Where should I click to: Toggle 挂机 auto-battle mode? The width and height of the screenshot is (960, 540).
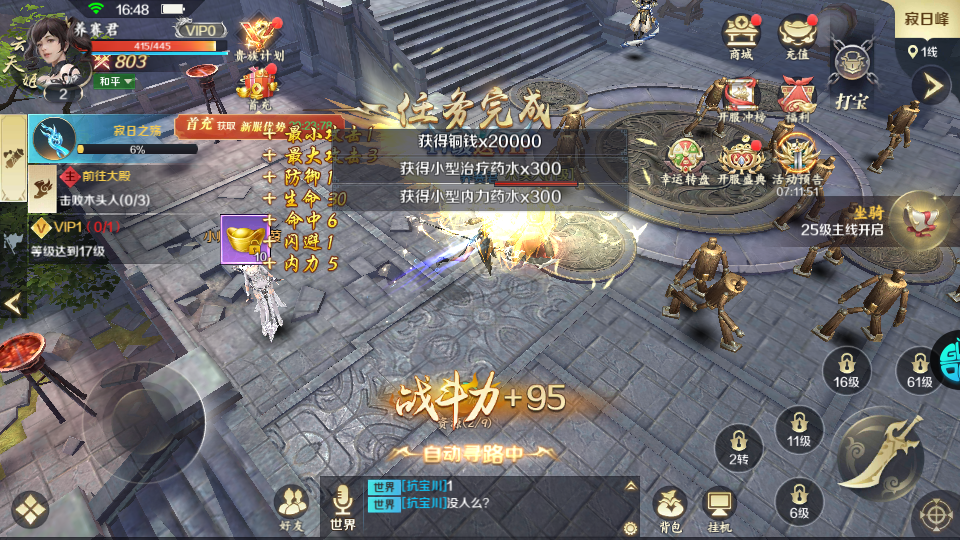click(x=719, y=509)
